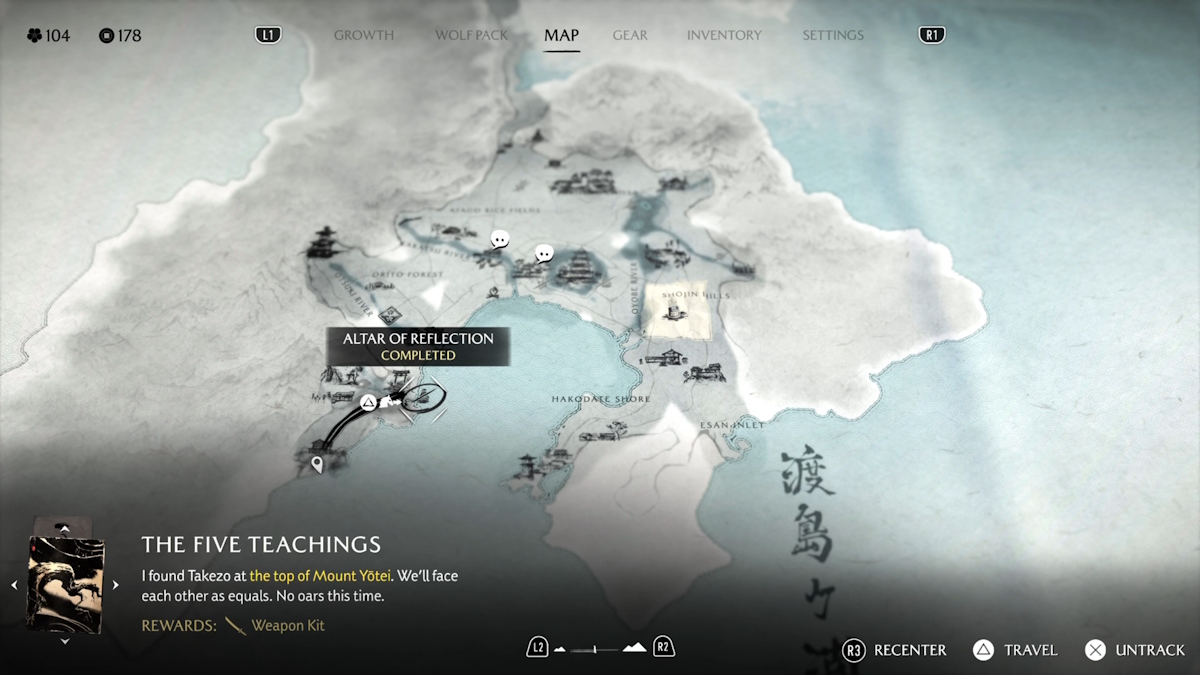Cycle to the next tracked quest arrow
The width and height of the screenshot is (1200, 675).
coord(115,585)
